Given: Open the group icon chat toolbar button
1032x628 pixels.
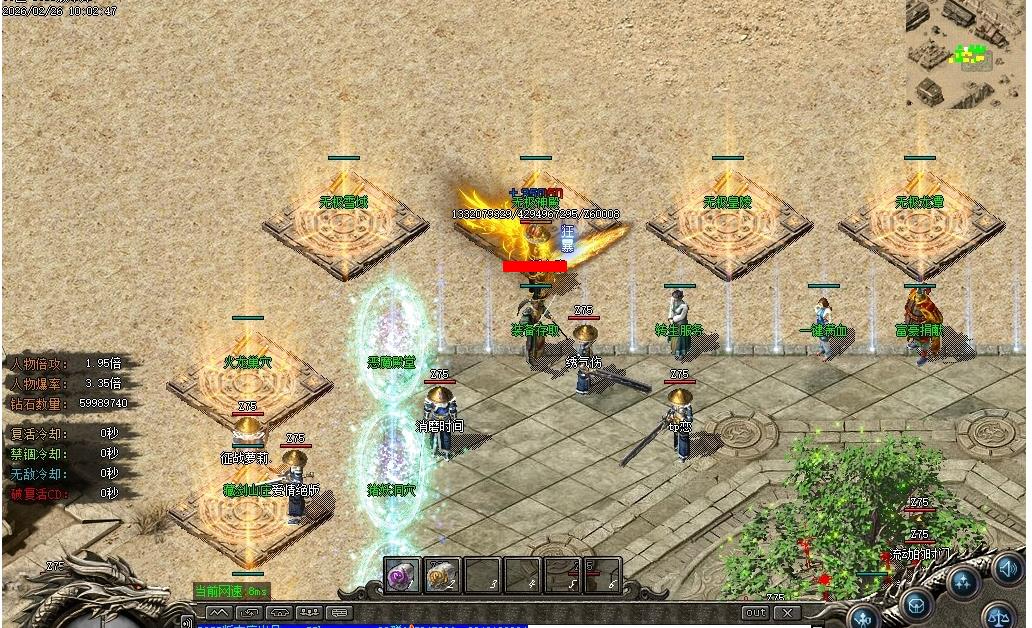Looking at the screenshot, I should [x=310, y=612].
